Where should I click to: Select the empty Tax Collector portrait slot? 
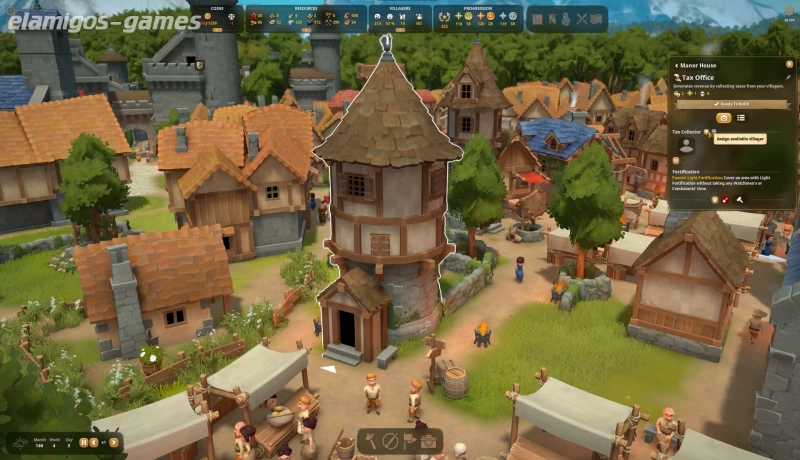click(686, 145)
